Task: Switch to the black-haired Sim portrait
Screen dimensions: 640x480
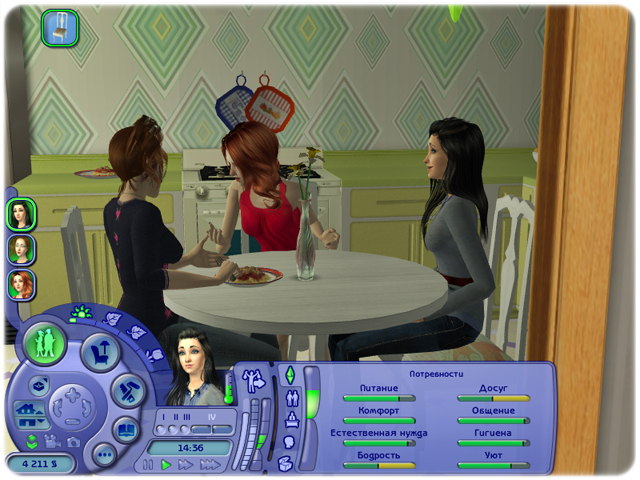Action: pos(21,213)
